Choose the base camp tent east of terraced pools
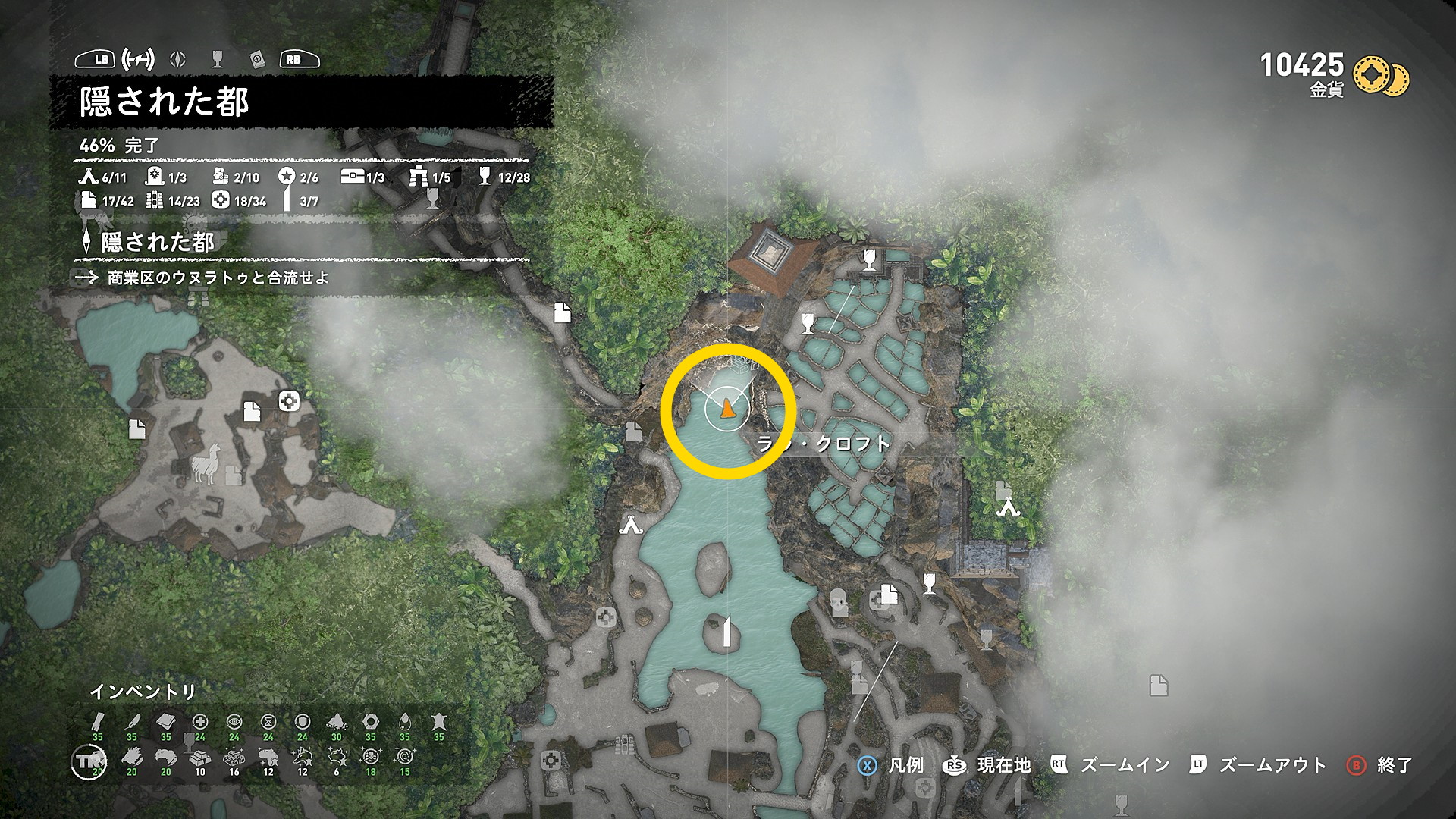1456x819 pixels. (x=1008, y=507)
